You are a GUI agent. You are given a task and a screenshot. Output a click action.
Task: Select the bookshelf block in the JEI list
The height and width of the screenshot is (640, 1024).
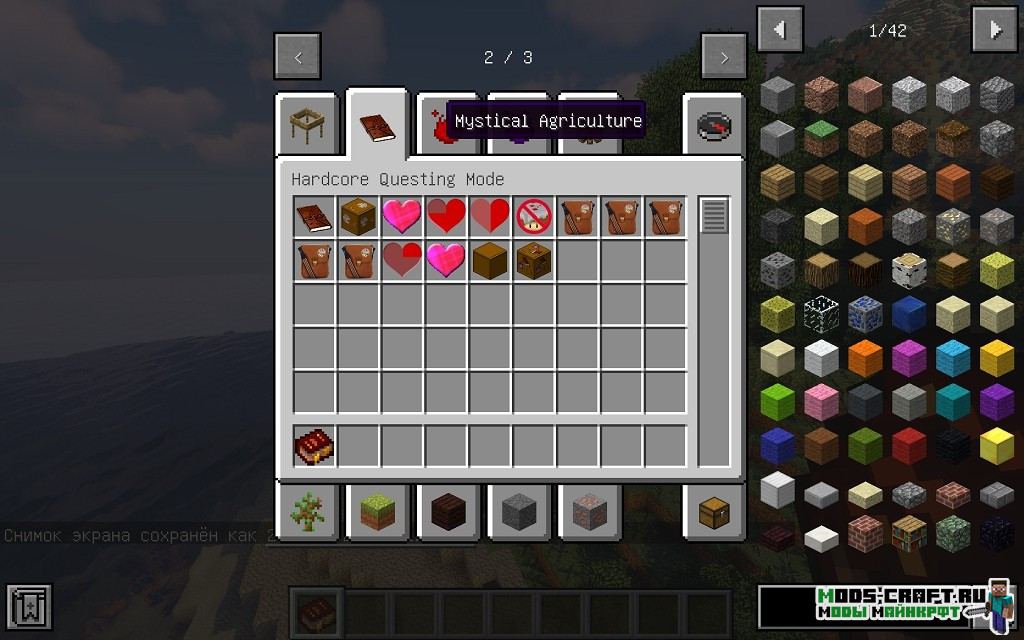pyautogui.click(x=910, y=537)
